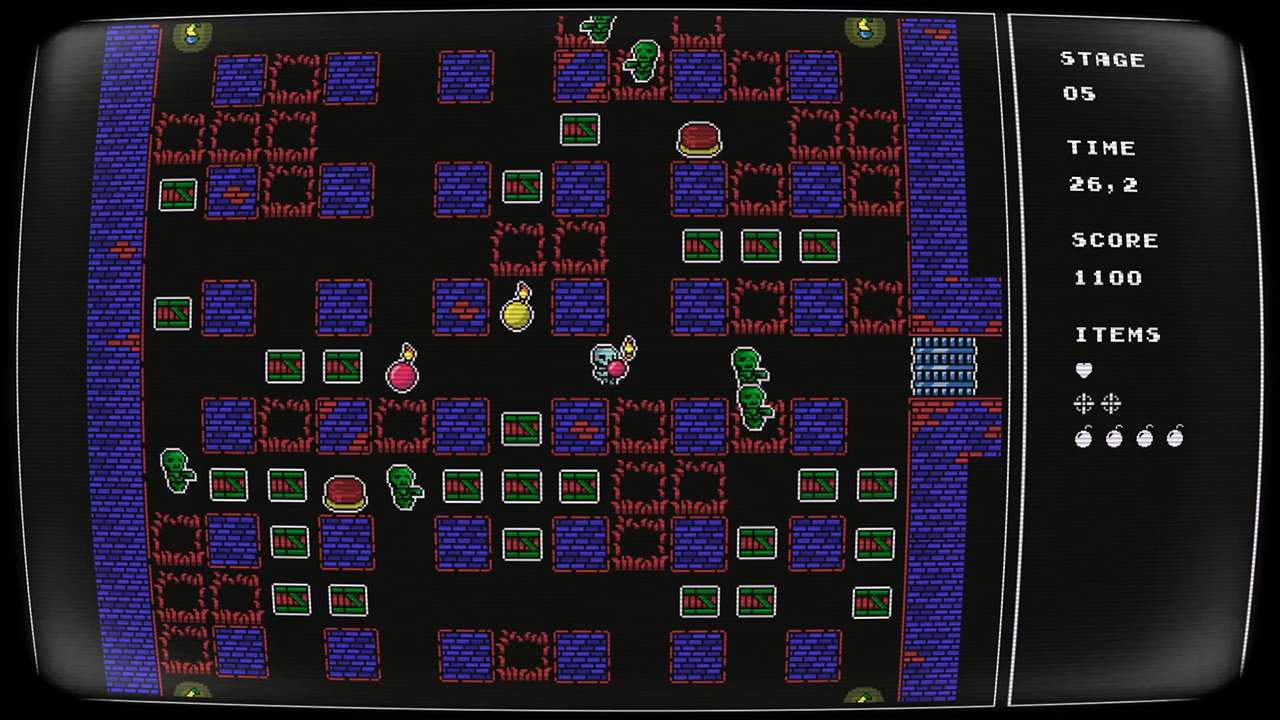
Task: Click the yellow duck sprite in the top-left corner
Action: coord(190,35)
